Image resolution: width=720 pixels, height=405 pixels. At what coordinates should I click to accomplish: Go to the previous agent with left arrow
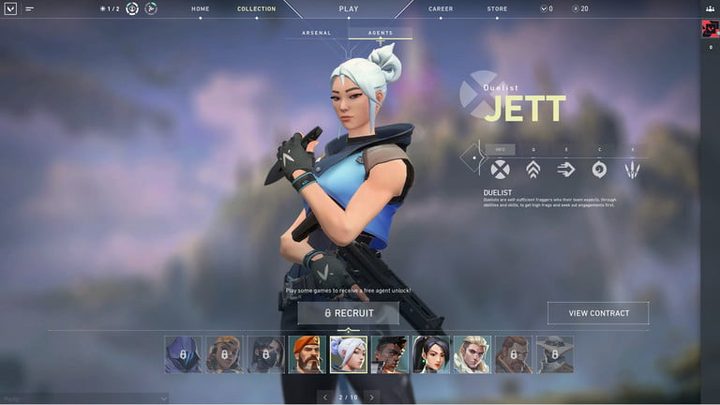pyautogui.click(x=324, y=397)
